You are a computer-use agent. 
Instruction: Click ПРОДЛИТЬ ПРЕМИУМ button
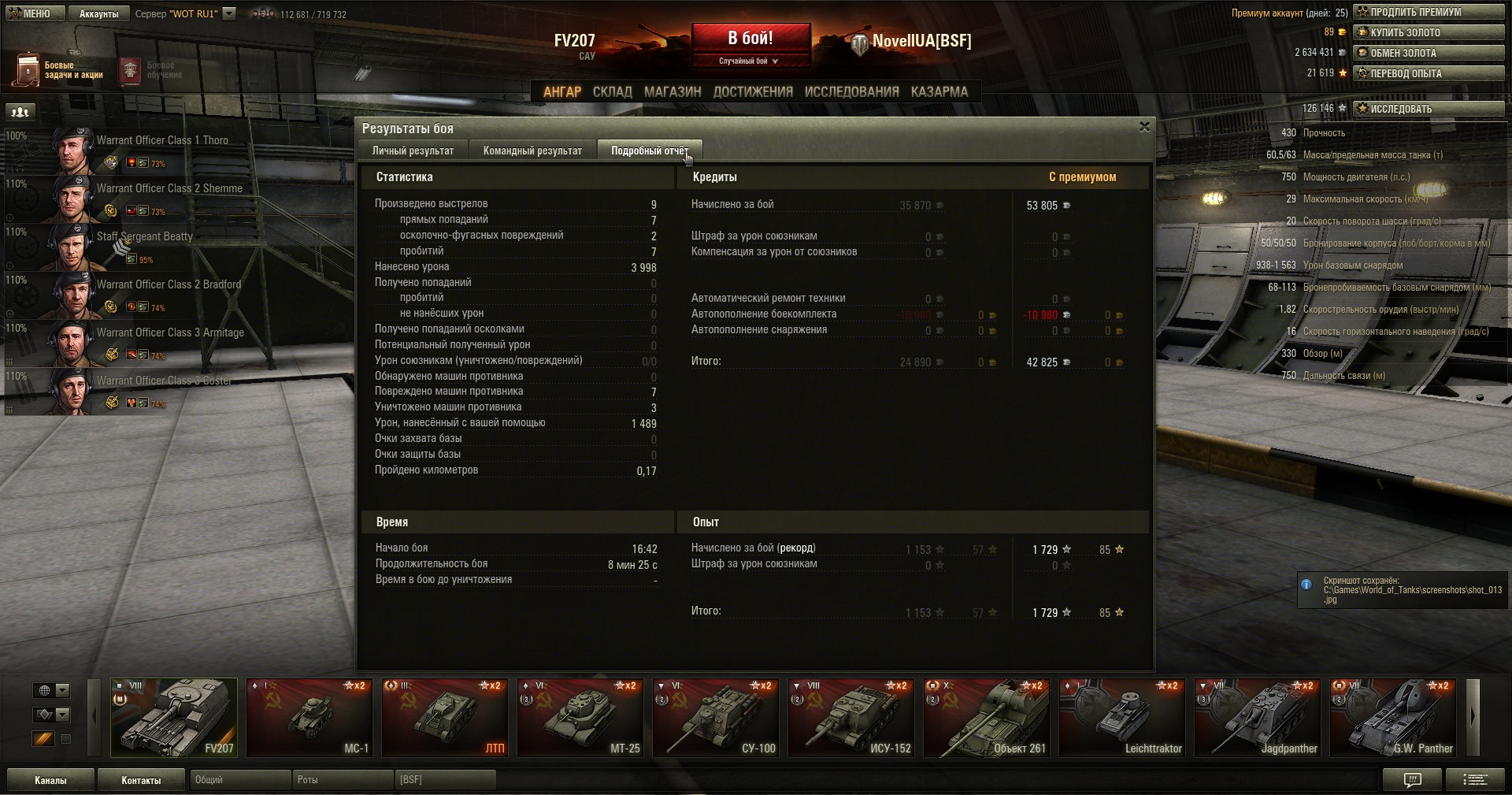(x=1428, y=12)
